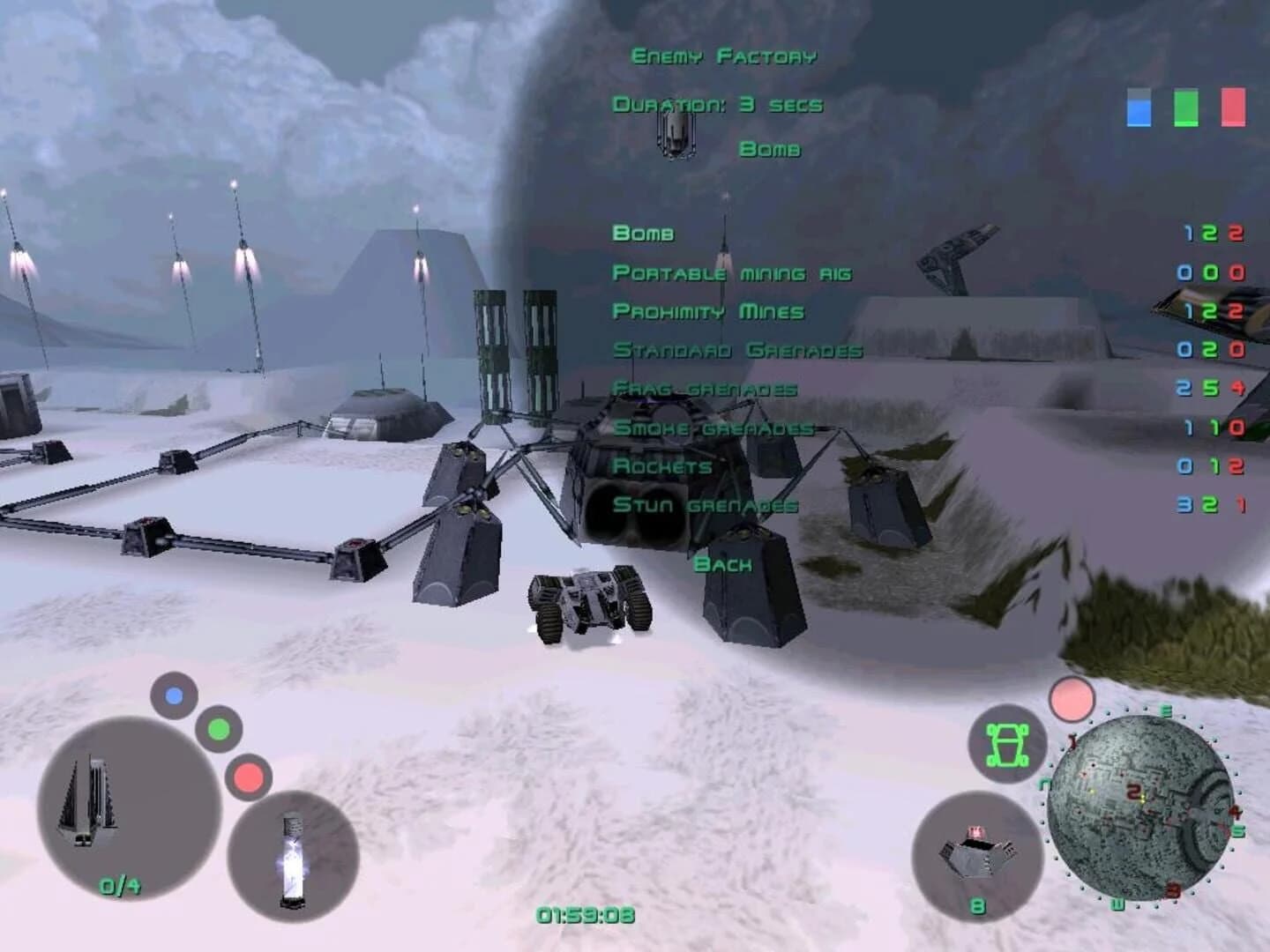Toggle the red team indicator circle
Viewport: 1270px width, 952px height.
pyautogui.click(x=250, y=777)
